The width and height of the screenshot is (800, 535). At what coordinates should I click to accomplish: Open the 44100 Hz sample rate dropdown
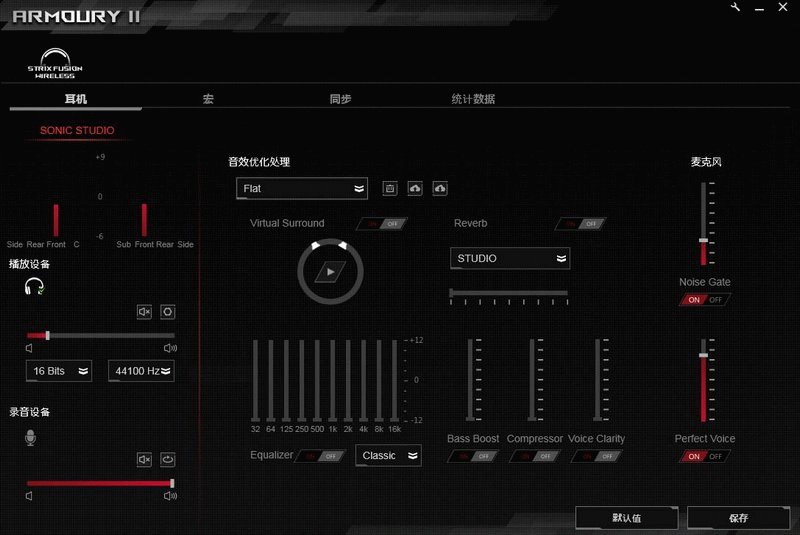(x=141, y=371)
